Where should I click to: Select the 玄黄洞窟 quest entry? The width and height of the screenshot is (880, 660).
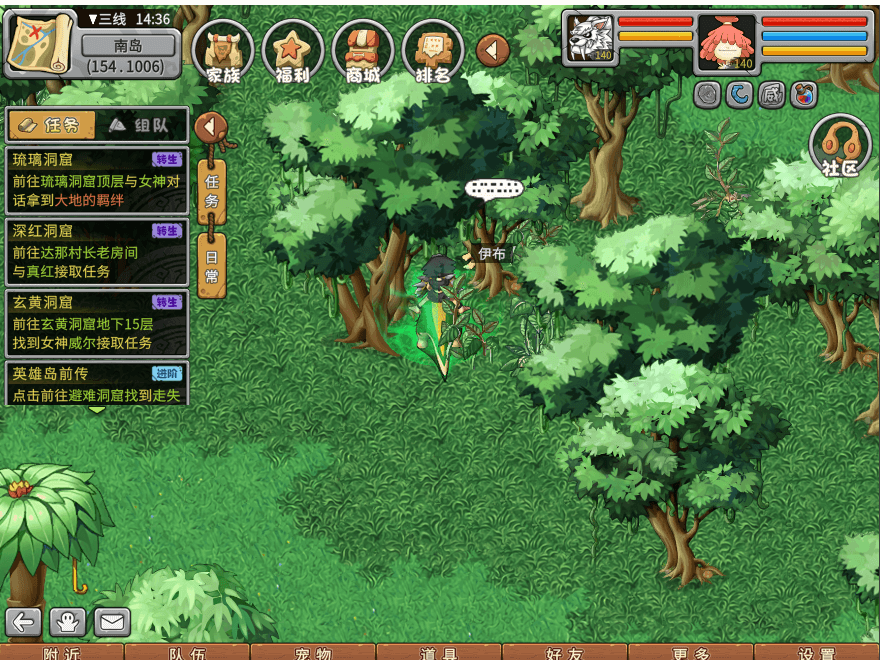(97, 323)
